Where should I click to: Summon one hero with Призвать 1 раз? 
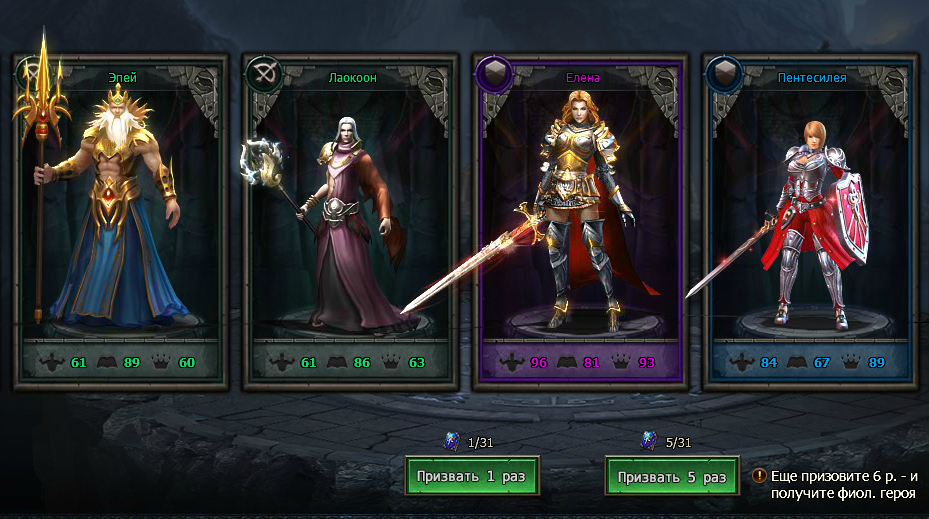[472, 476]
